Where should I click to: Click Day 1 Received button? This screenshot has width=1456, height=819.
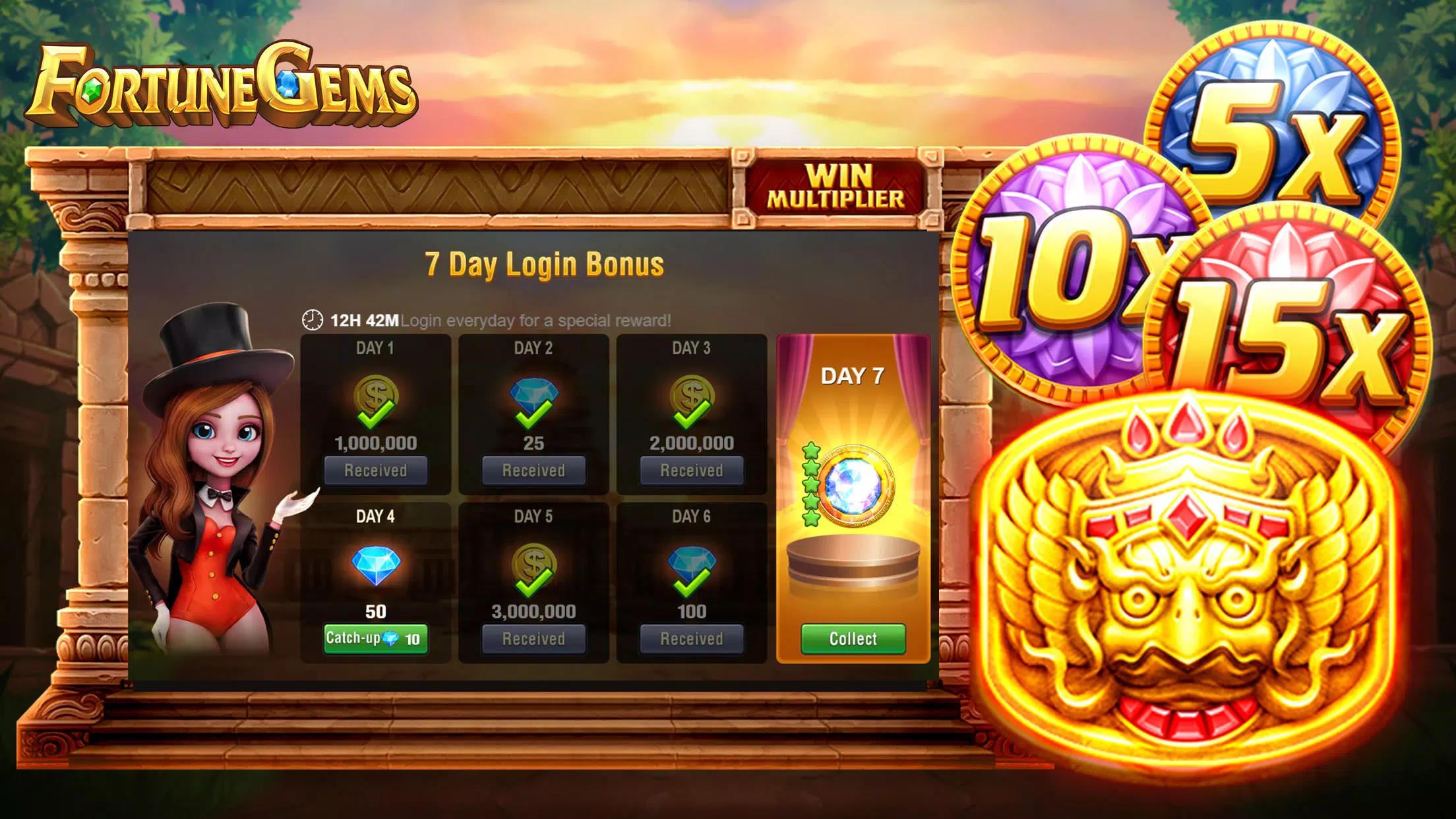coord(375,470)
